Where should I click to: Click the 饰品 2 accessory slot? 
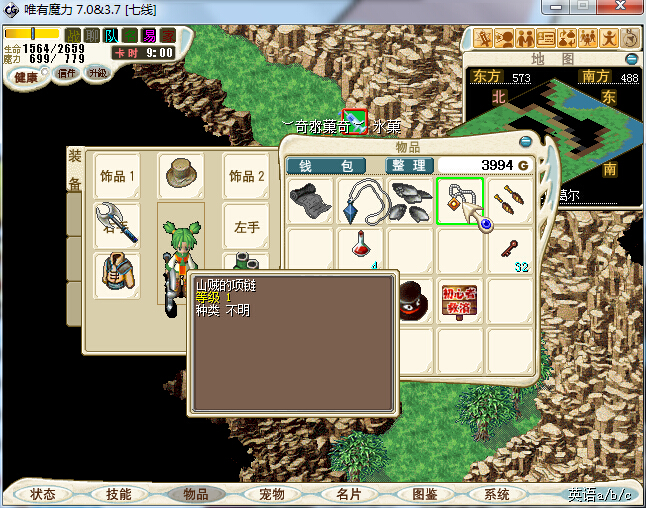pos(246,176)
